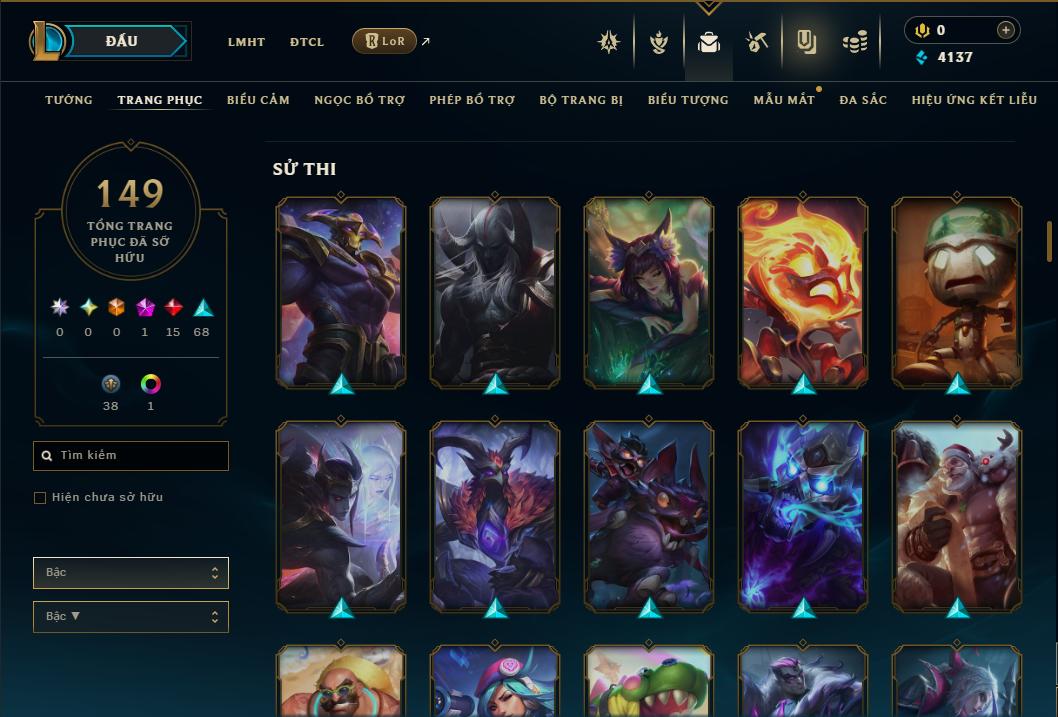Open the LMHT home link
The image size is (1058, 717).
[x=246, y=42]
